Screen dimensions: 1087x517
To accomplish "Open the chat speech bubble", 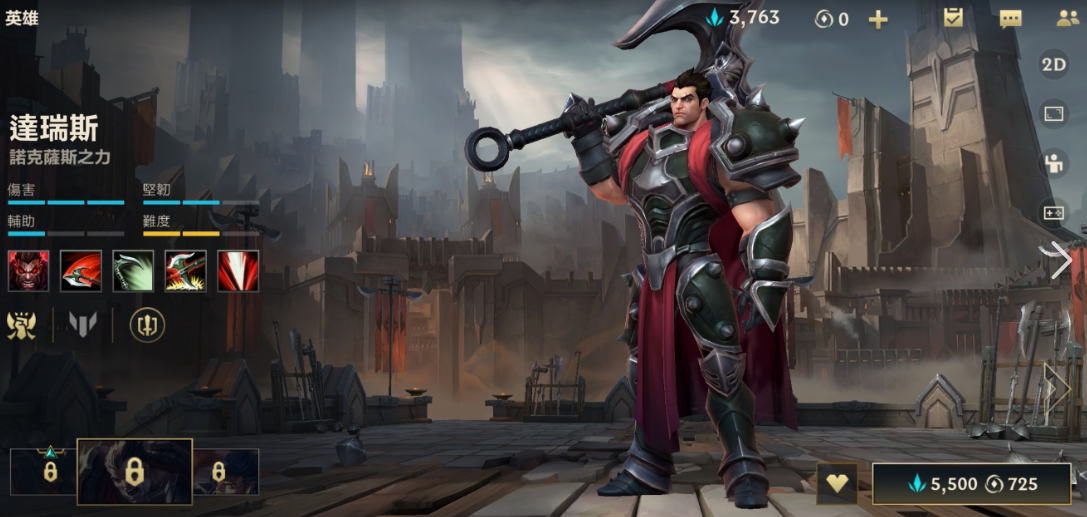I will 1010,18.
